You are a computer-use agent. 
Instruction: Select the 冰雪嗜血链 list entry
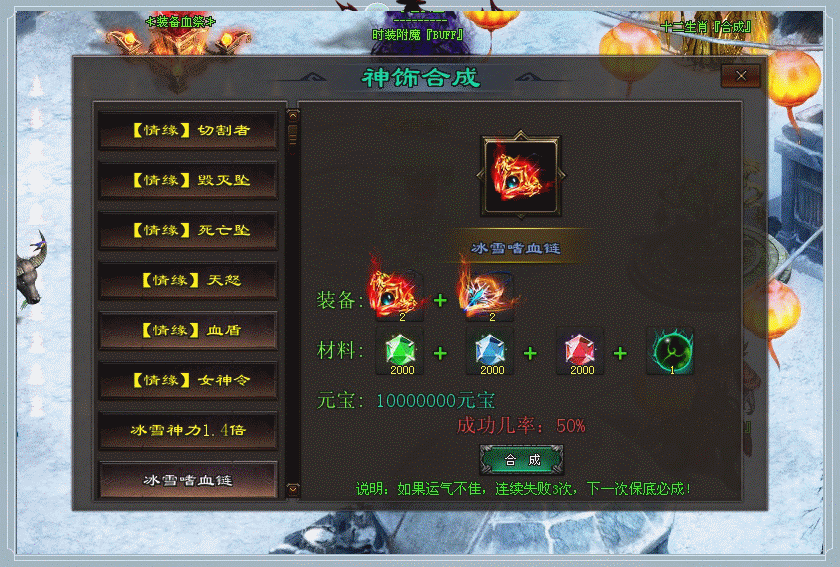point(188,479)
